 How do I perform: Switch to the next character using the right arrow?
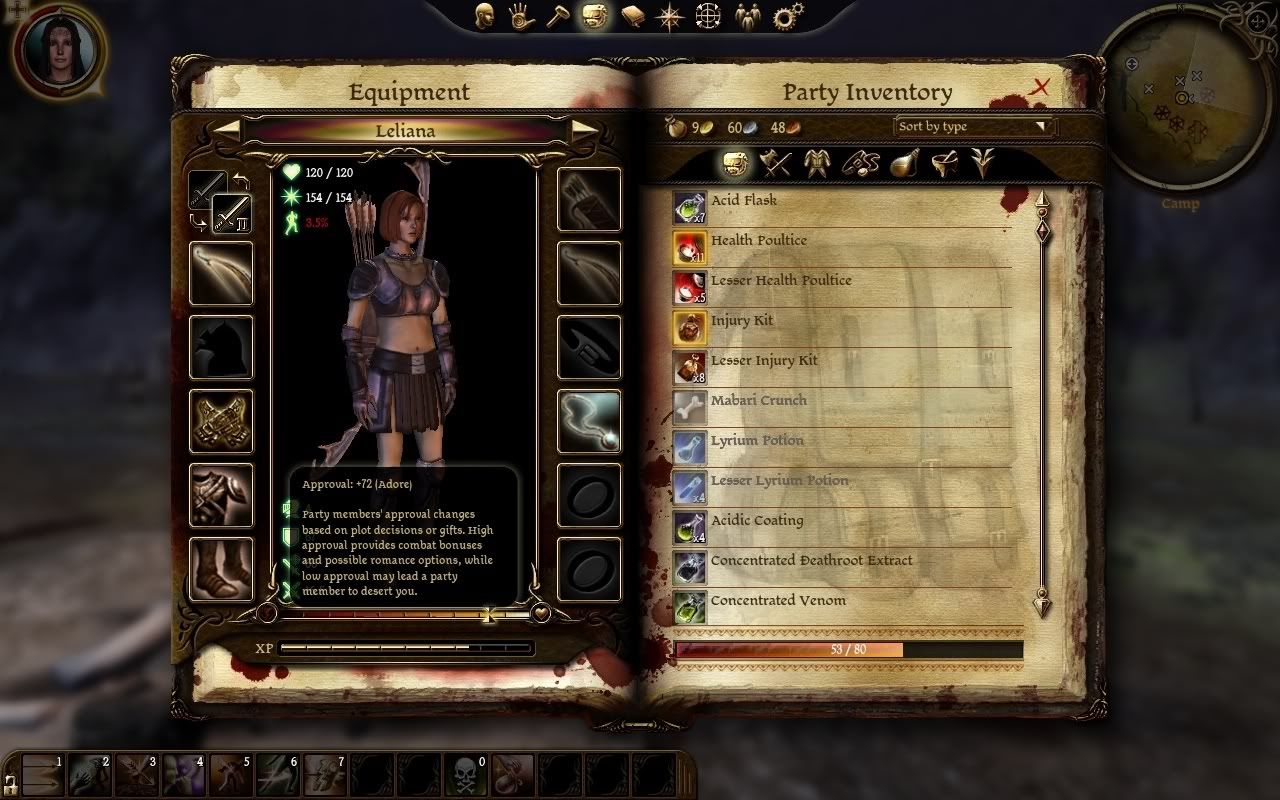(x=585, y=130)
